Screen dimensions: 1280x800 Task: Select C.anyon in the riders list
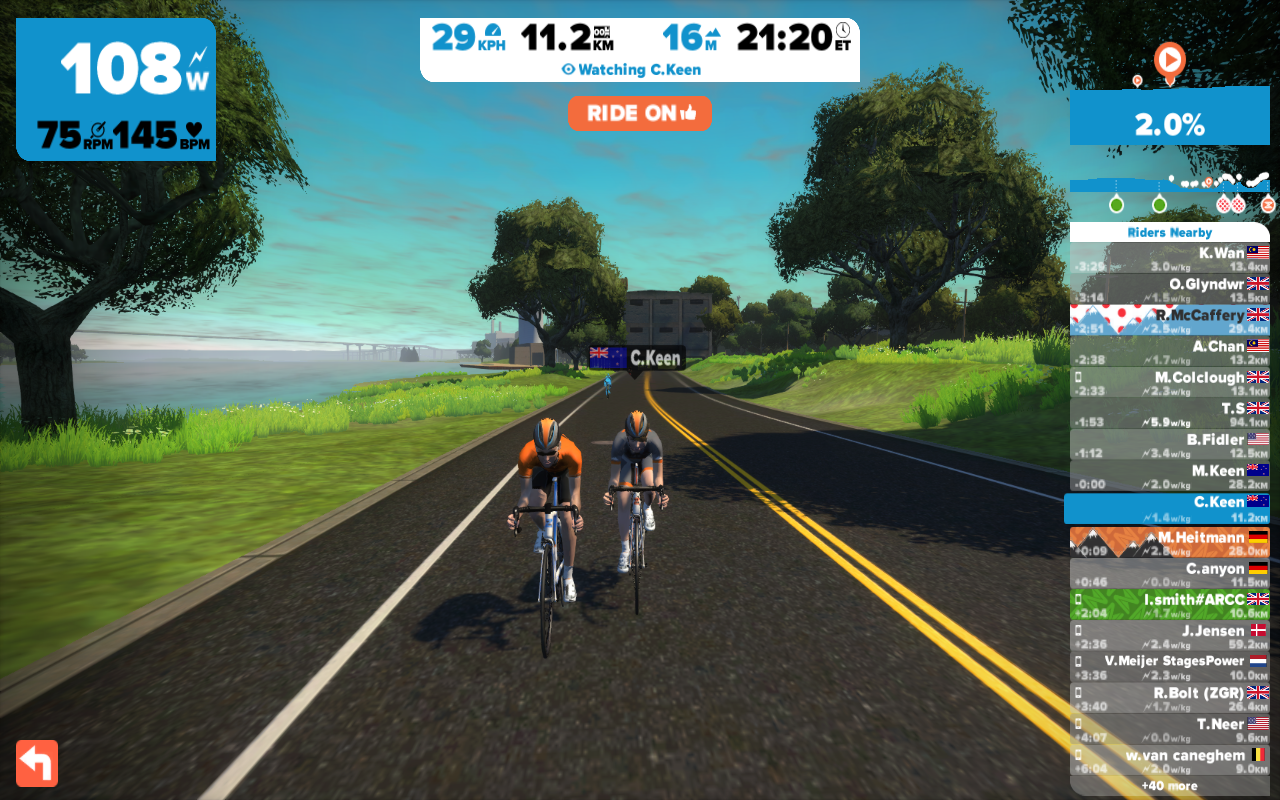1169,574
